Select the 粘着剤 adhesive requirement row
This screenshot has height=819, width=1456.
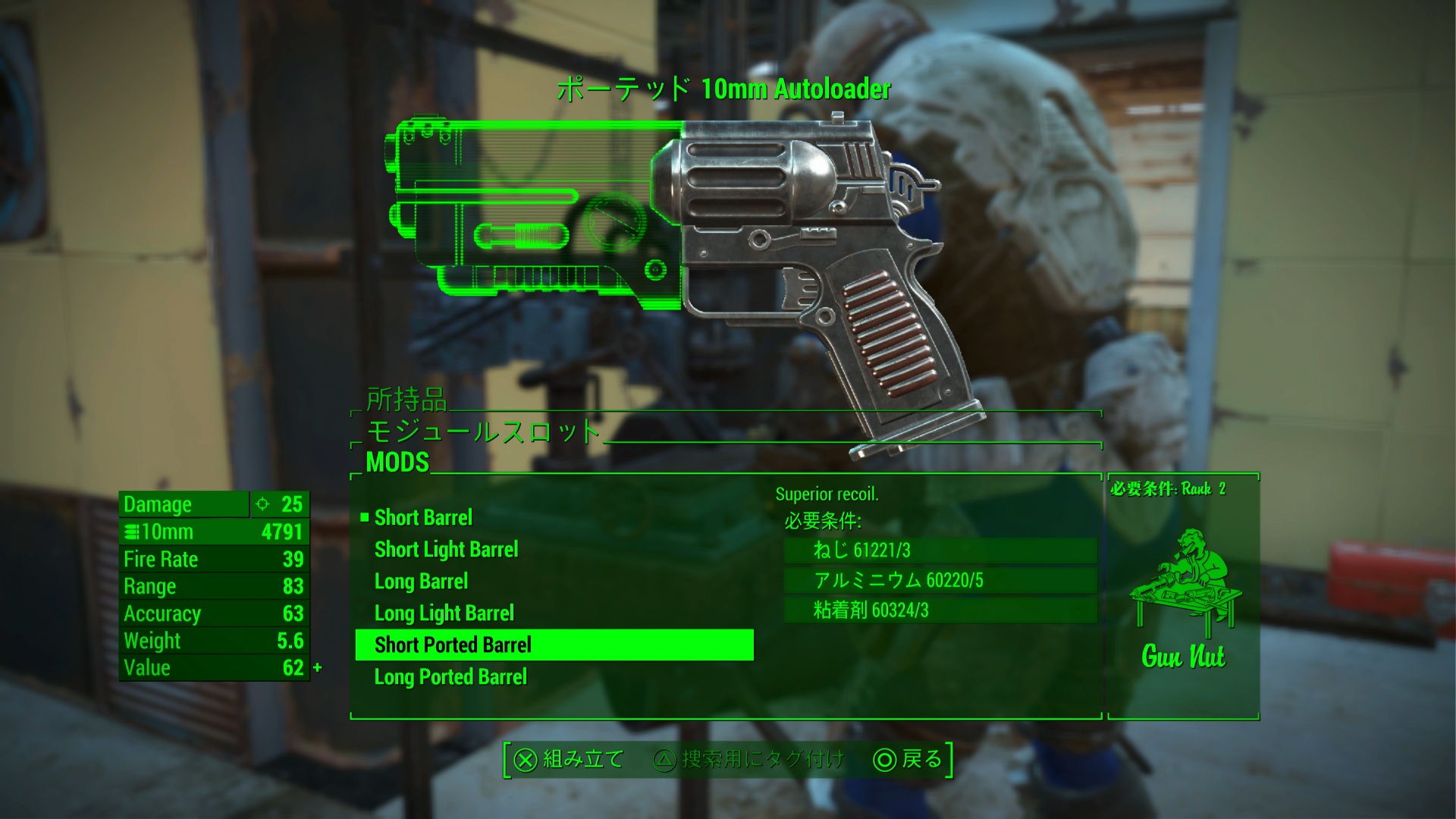(940, 610)
